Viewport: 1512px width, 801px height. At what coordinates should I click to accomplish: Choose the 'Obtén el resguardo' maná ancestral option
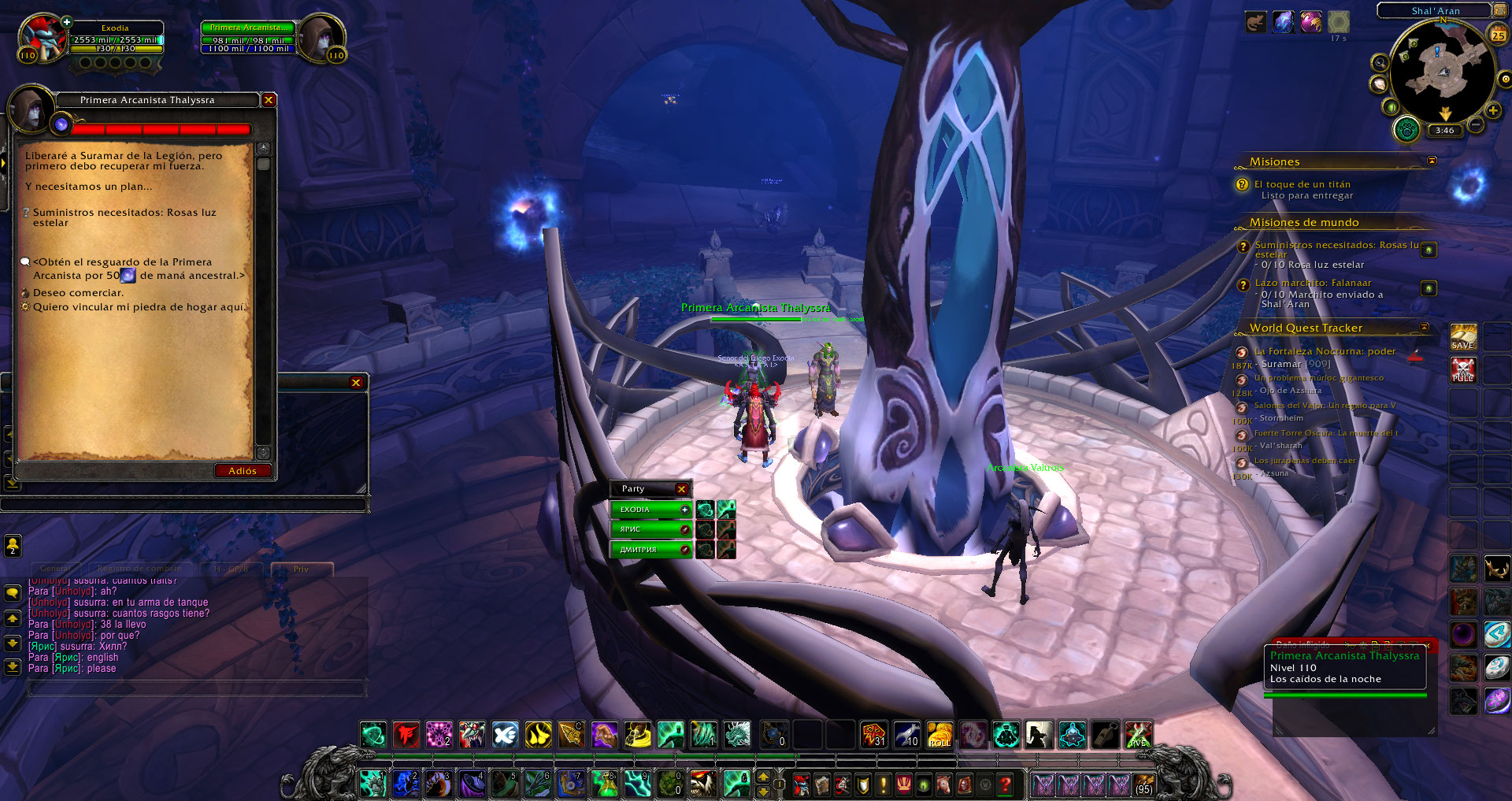[139, 269]
